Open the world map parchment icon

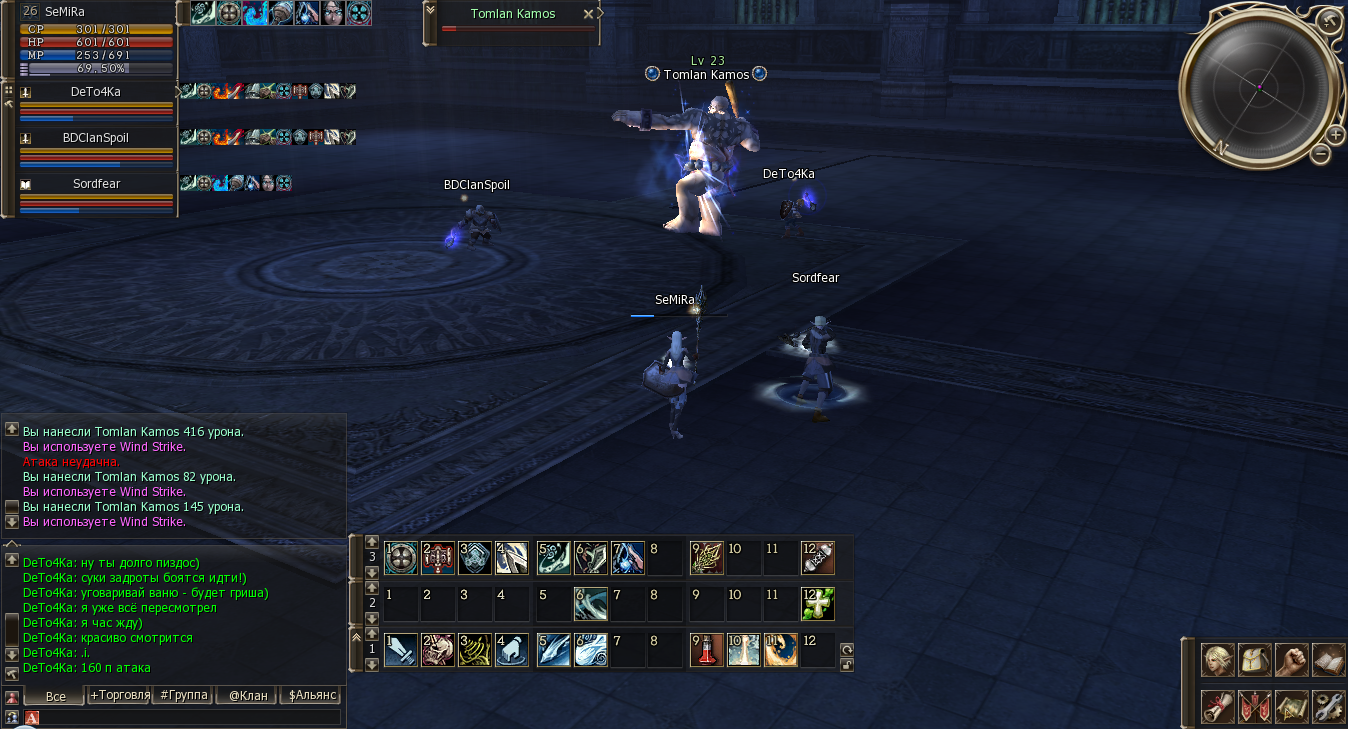click(1292, 705)
